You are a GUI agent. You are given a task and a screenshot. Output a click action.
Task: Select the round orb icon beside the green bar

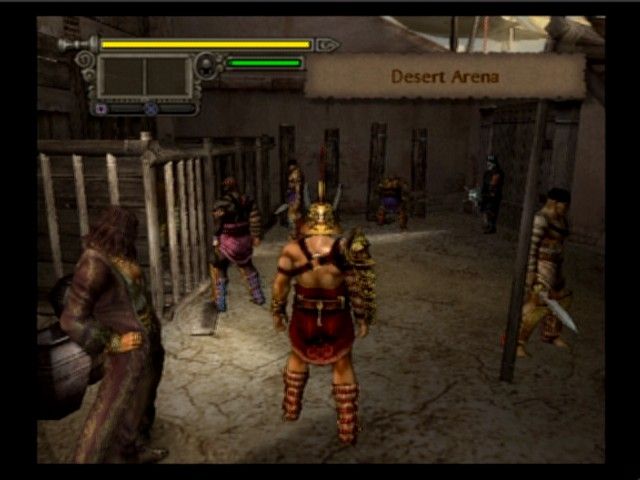[208, 66]
